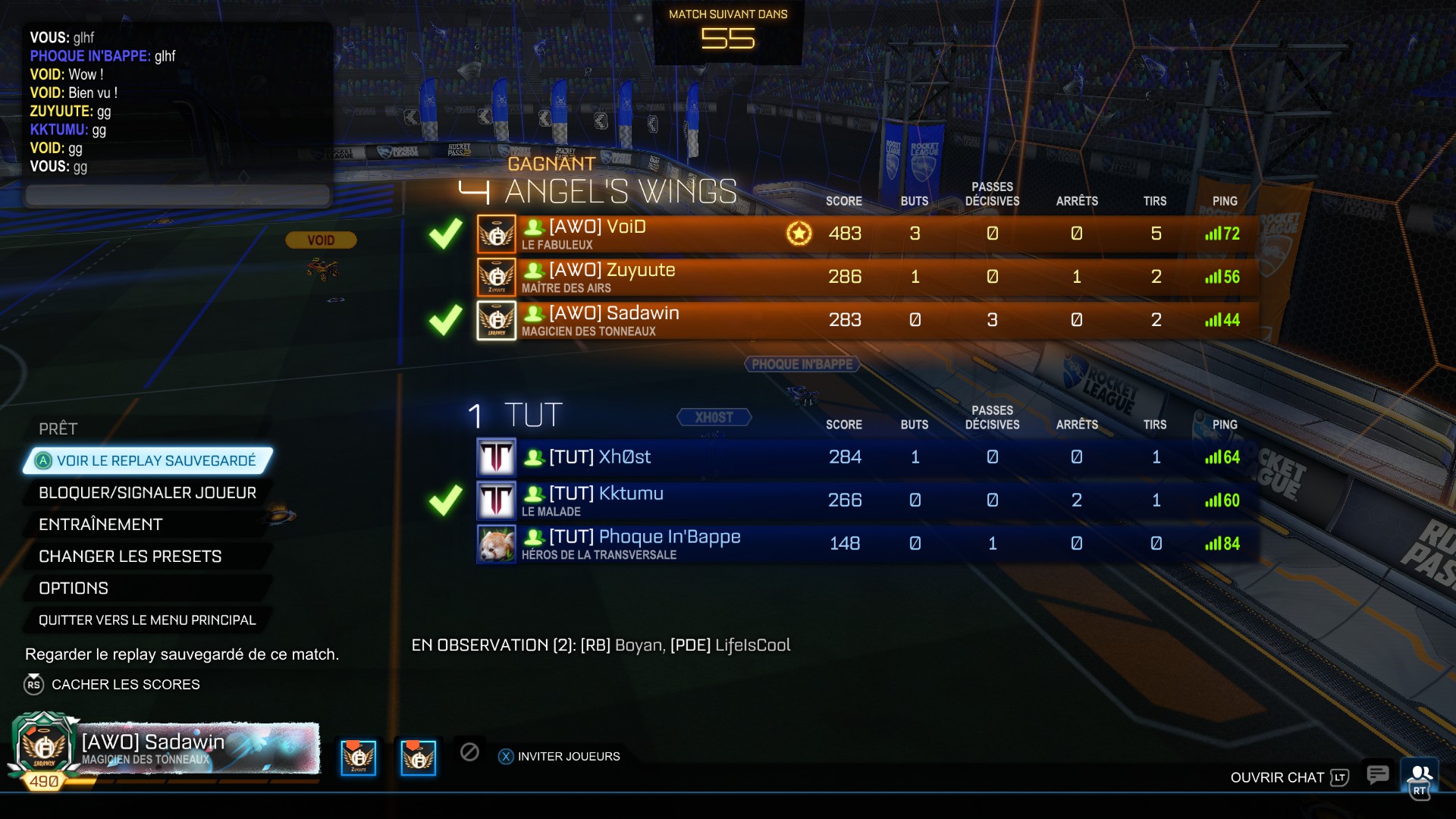The height and width of the screenshot is (819, 1456).
Task: Quit to the main menu
Action: (x=147, y=620)
